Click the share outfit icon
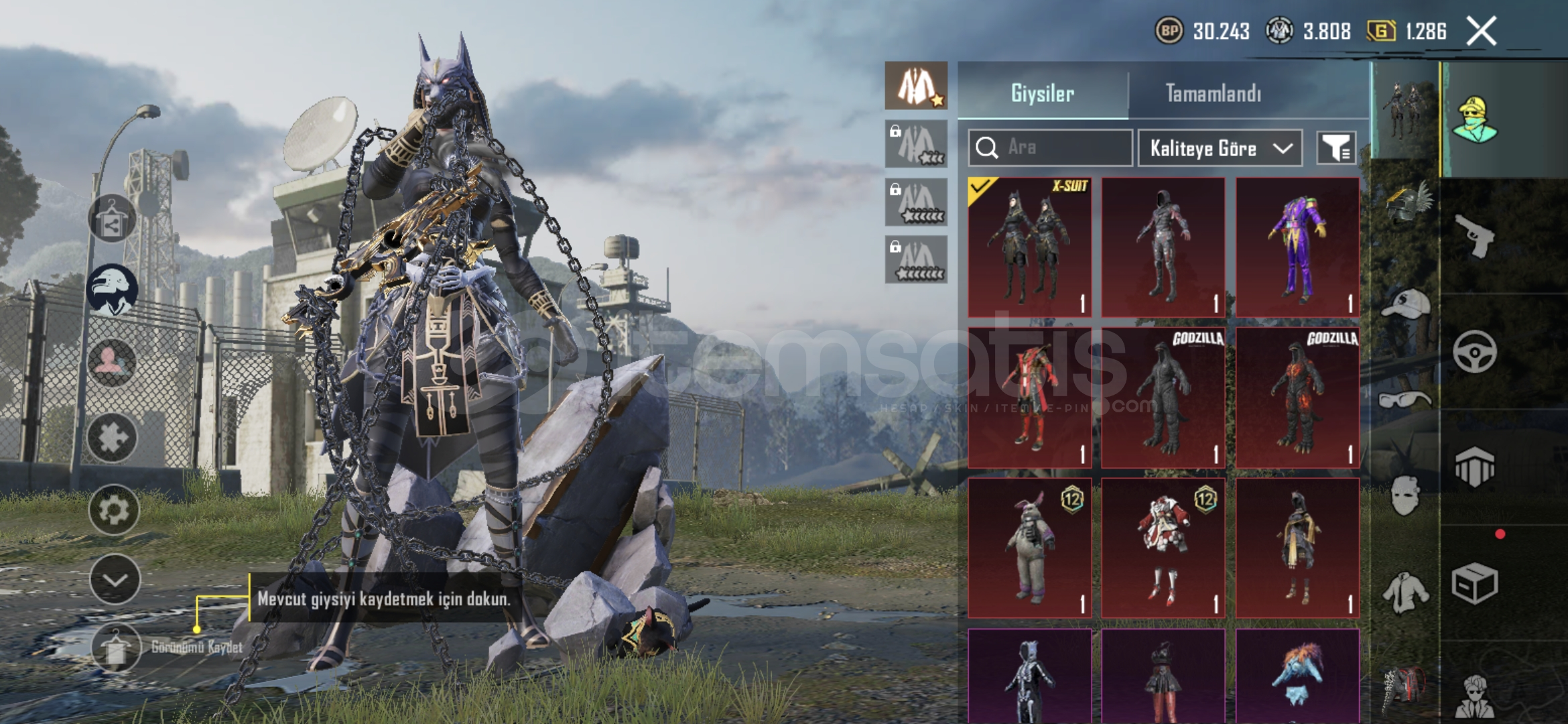Image resolution: width=1568 pixels, height=724 pixels. [x=112, y=219]
